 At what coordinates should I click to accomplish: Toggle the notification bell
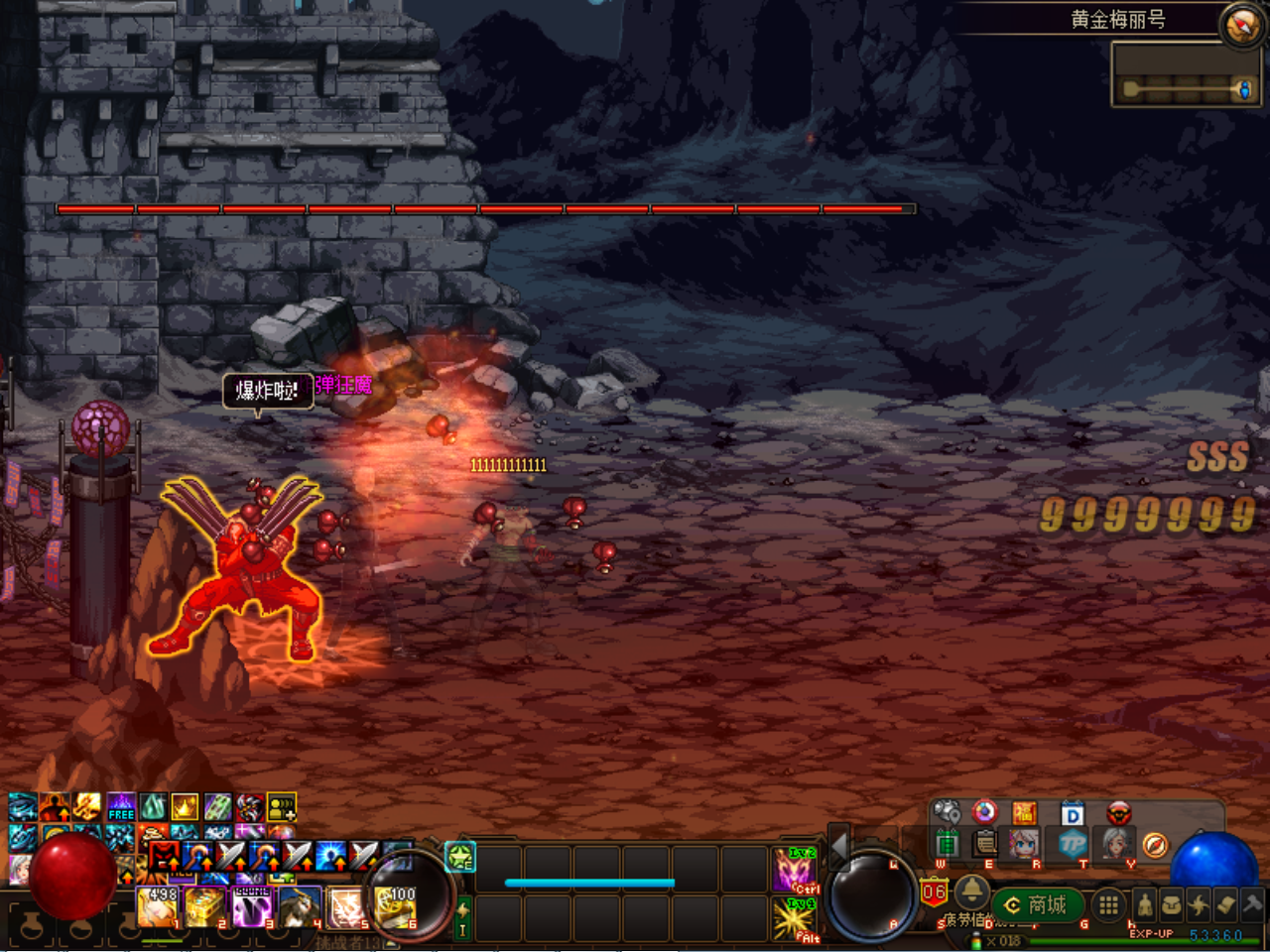pos(971,893)
